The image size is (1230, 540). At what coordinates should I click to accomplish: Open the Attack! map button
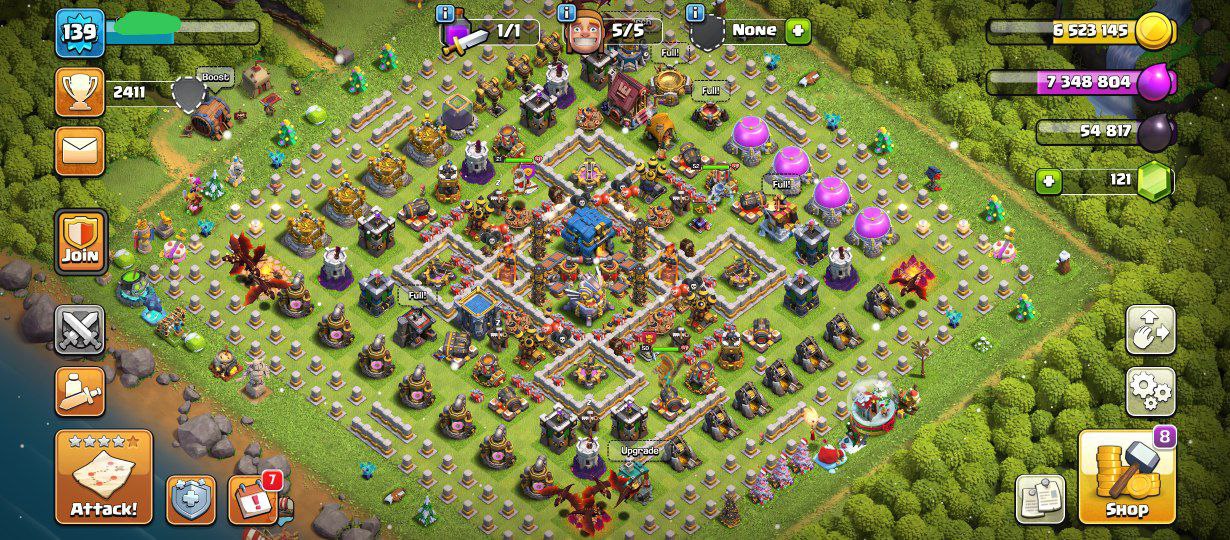tap(104, 477)
